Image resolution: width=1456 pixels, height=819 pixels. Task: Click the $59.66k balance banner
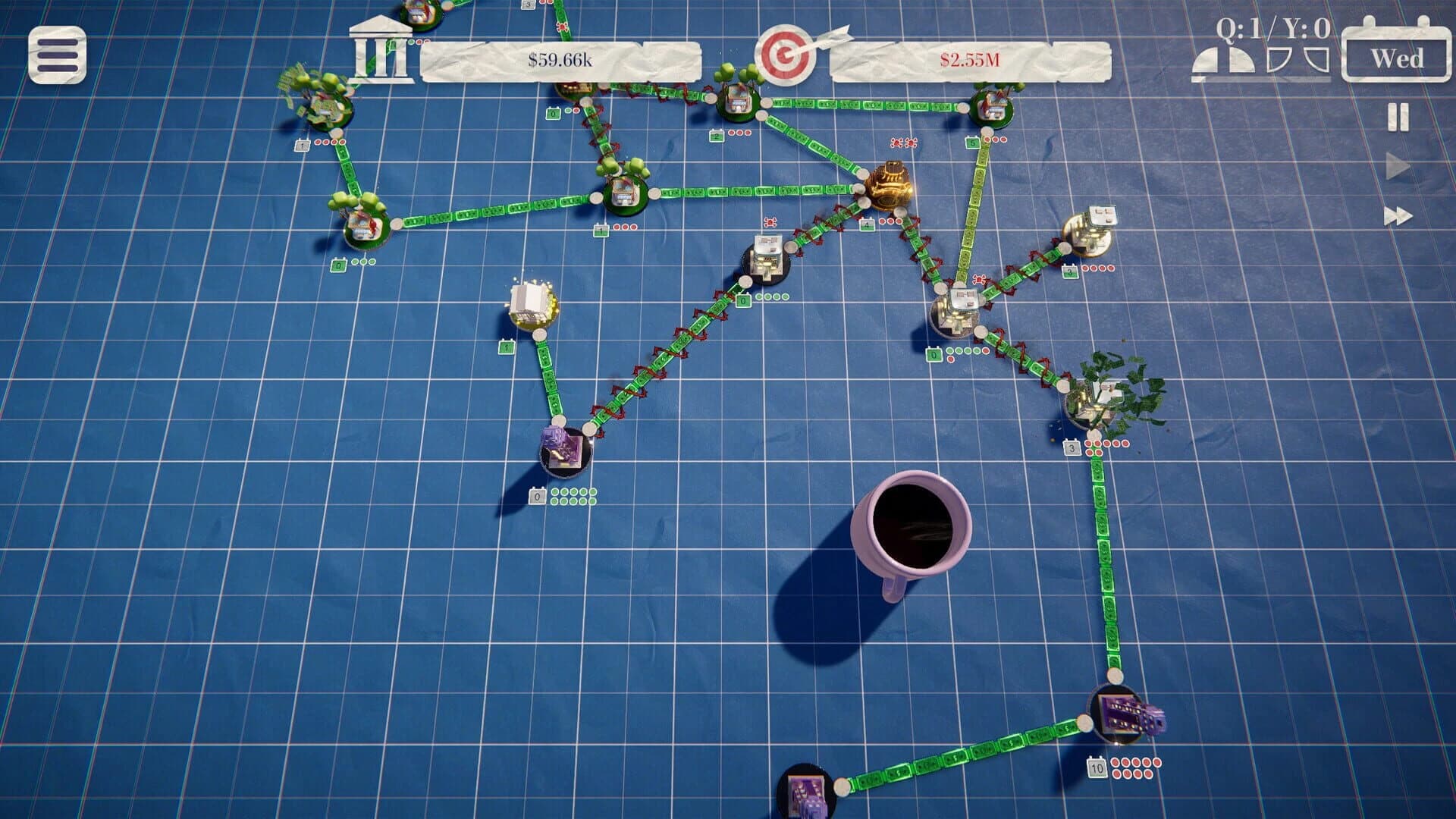(x=558, y=58)
